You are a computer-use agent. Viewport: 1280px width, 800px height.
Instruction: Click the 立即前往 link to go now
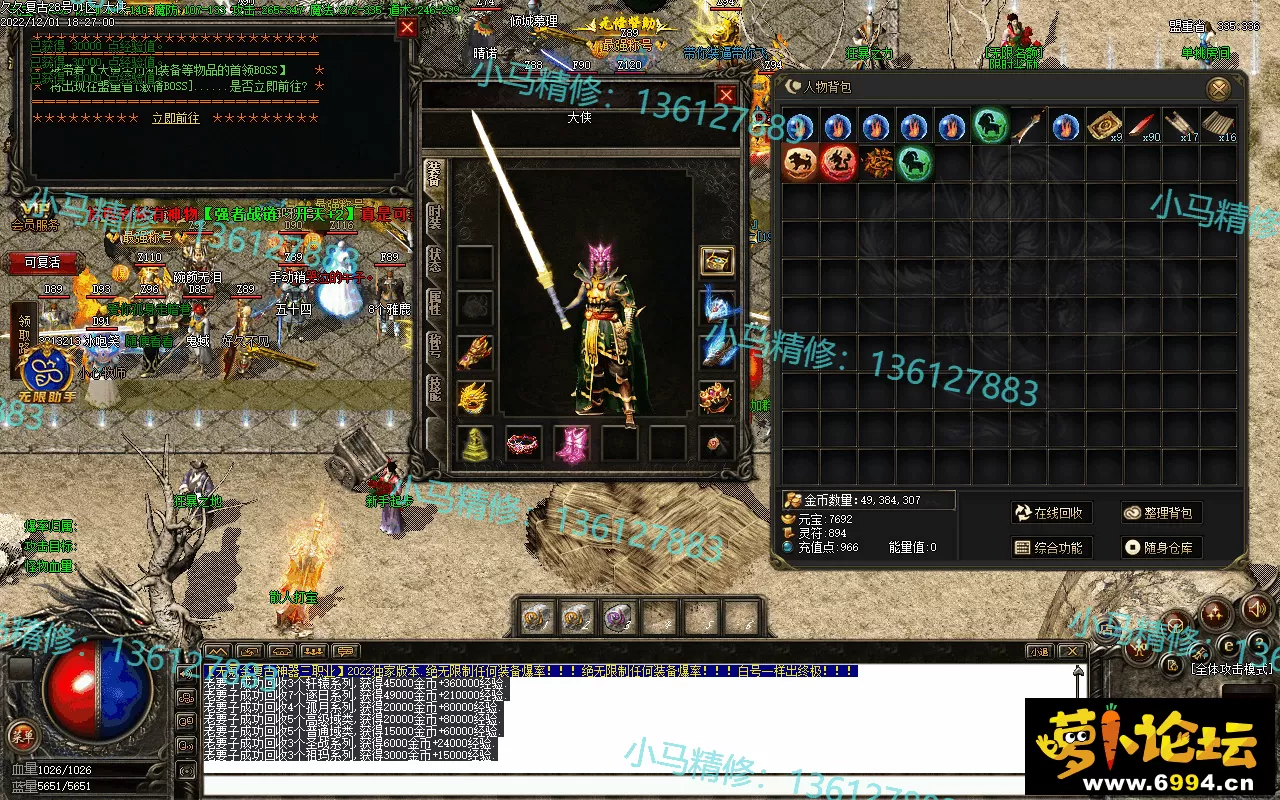point(176,118)
